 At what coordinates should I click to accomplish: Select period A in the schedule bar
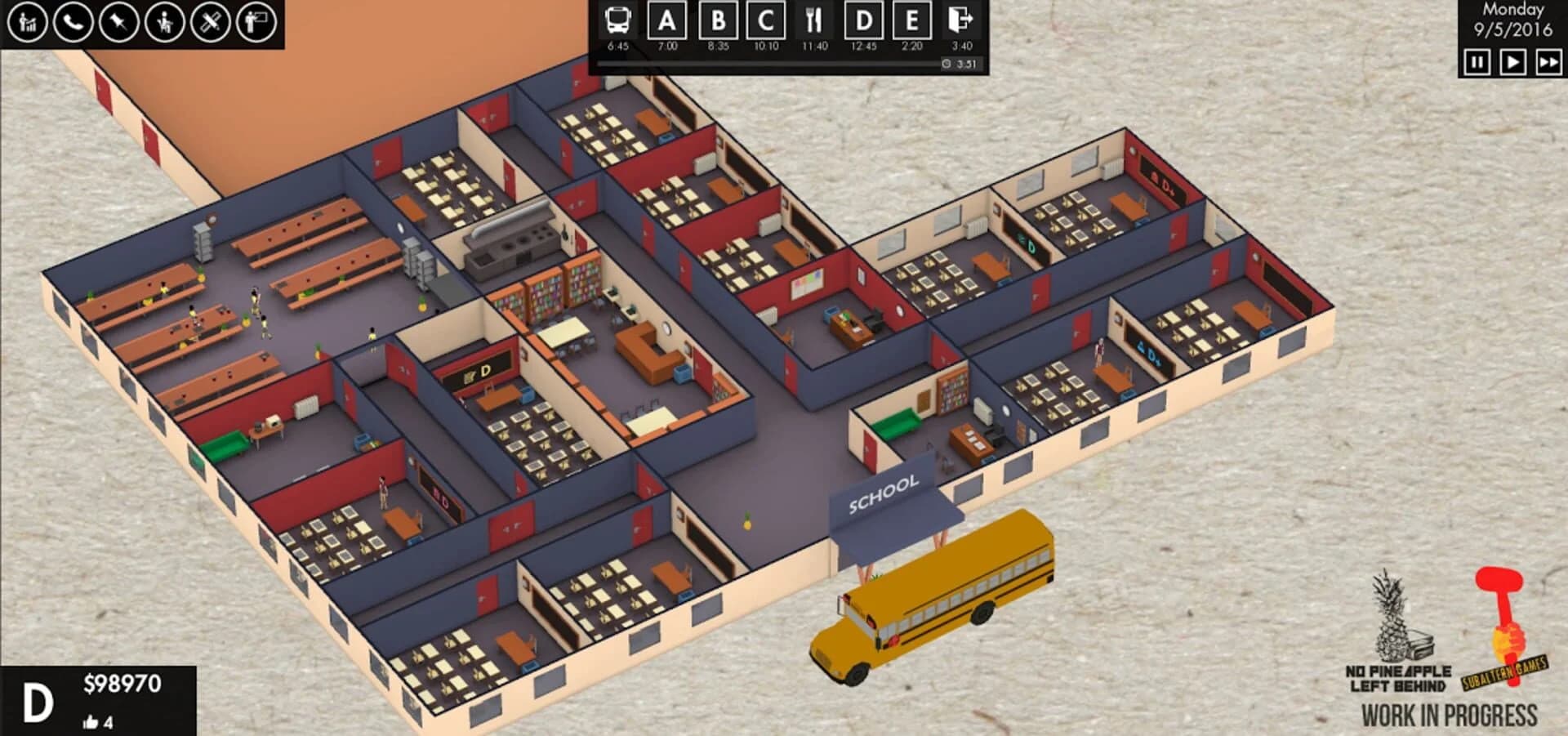pos(666,21)
